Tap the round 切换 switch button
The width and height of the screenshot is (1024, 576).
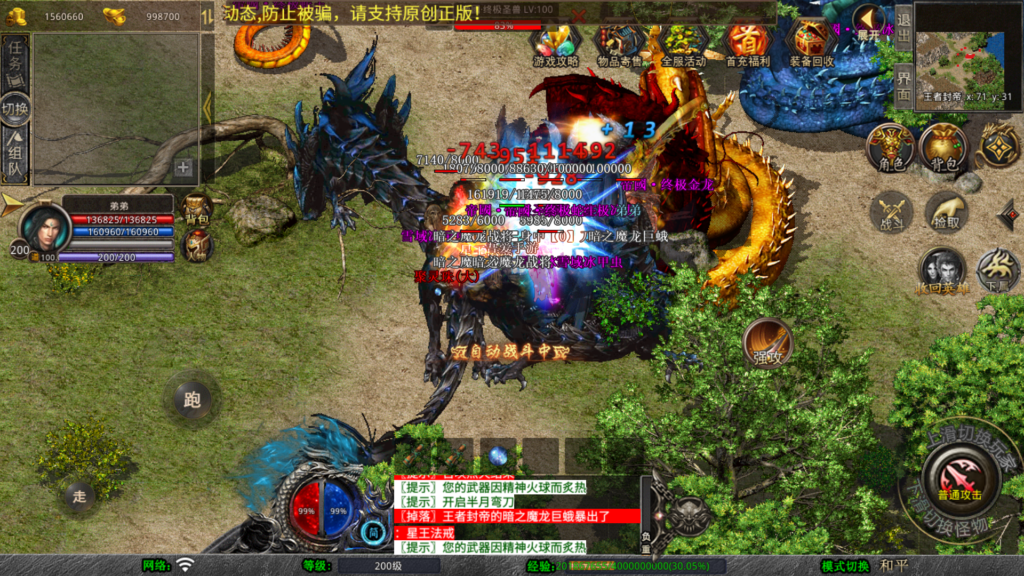point(16,108)
